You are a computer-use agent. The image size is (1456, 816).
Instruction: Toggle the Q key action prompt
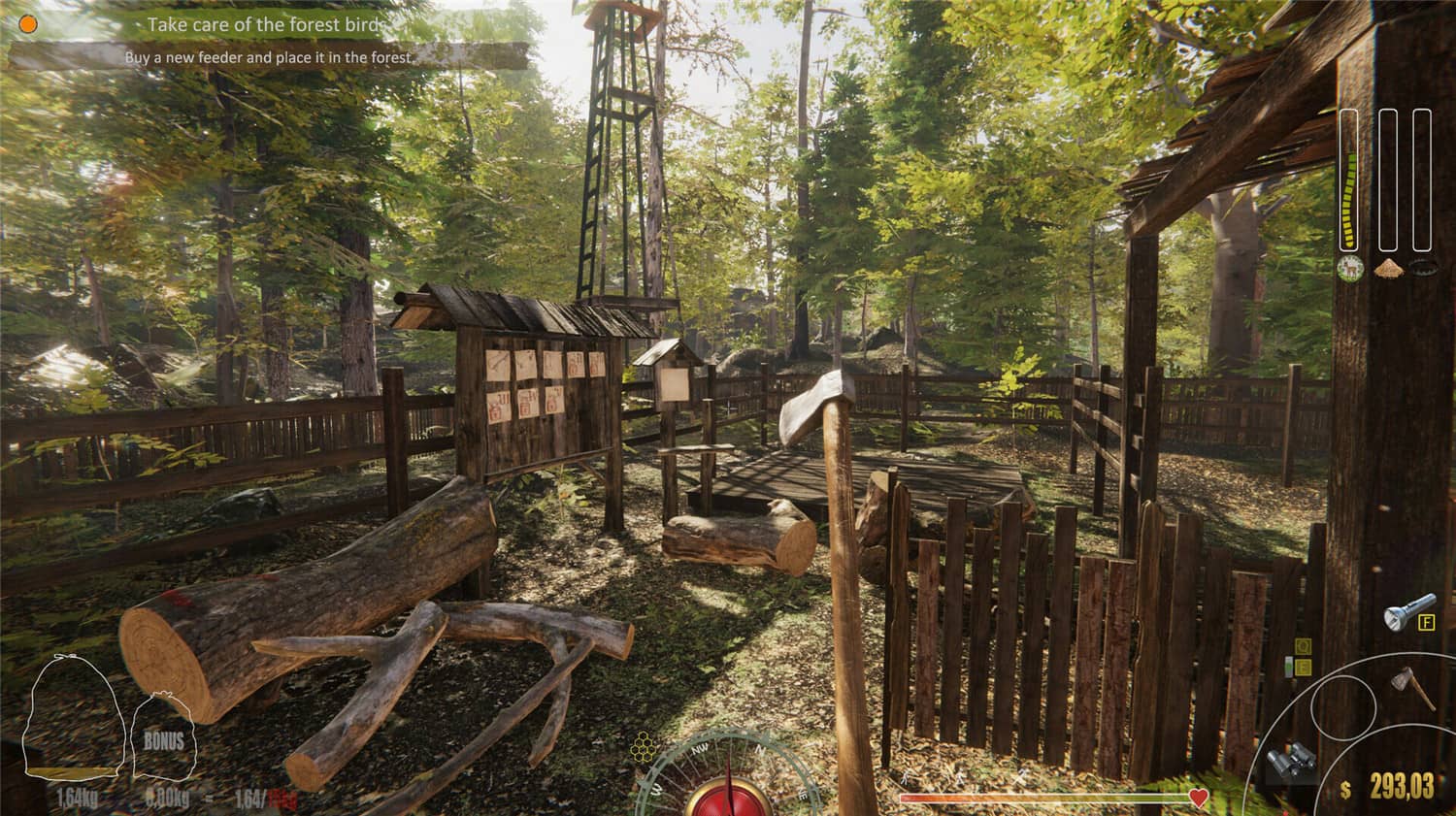1303,646
